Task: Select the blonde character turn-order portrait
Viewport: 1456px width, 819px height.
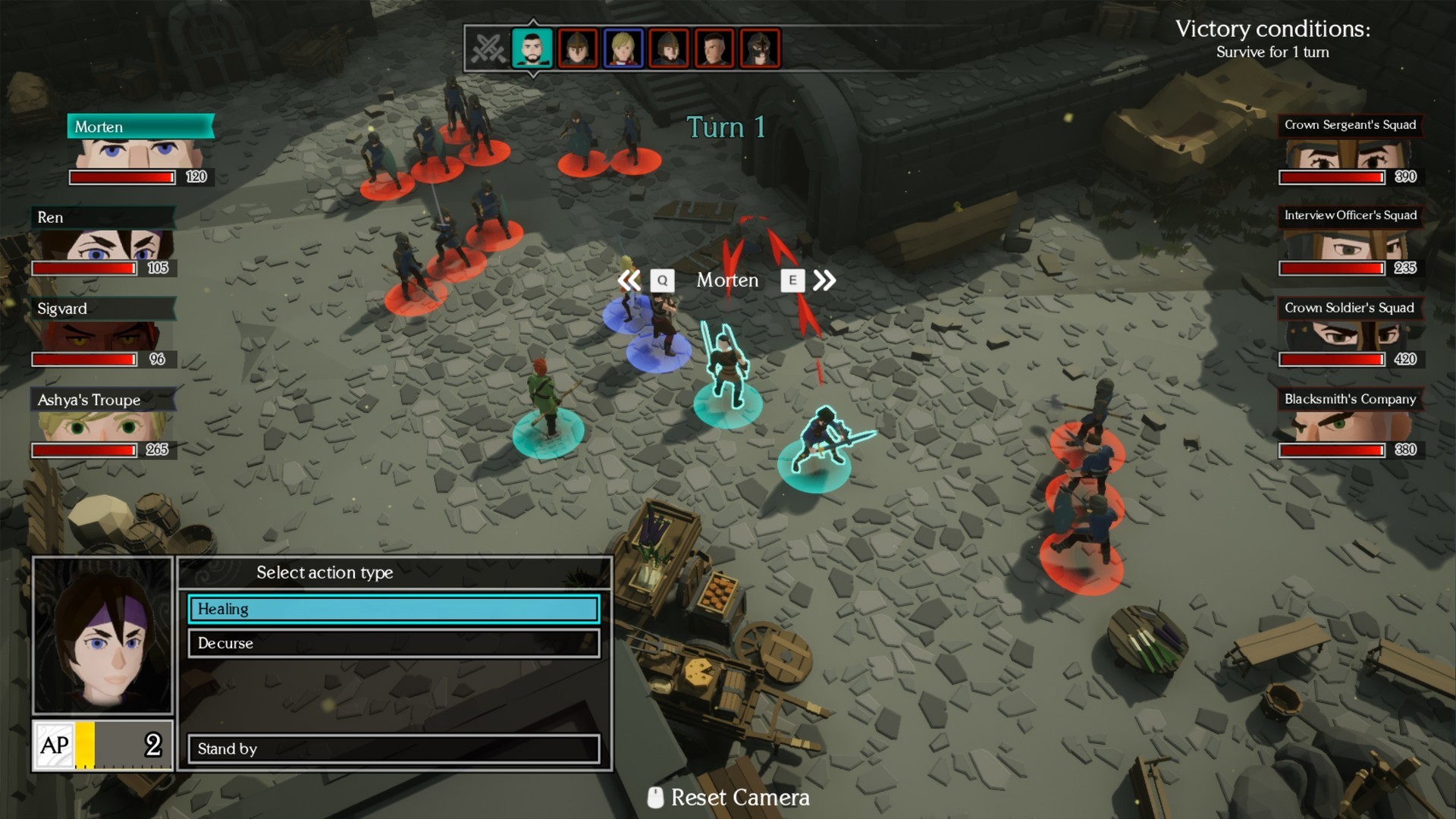Action: point(623,49)
